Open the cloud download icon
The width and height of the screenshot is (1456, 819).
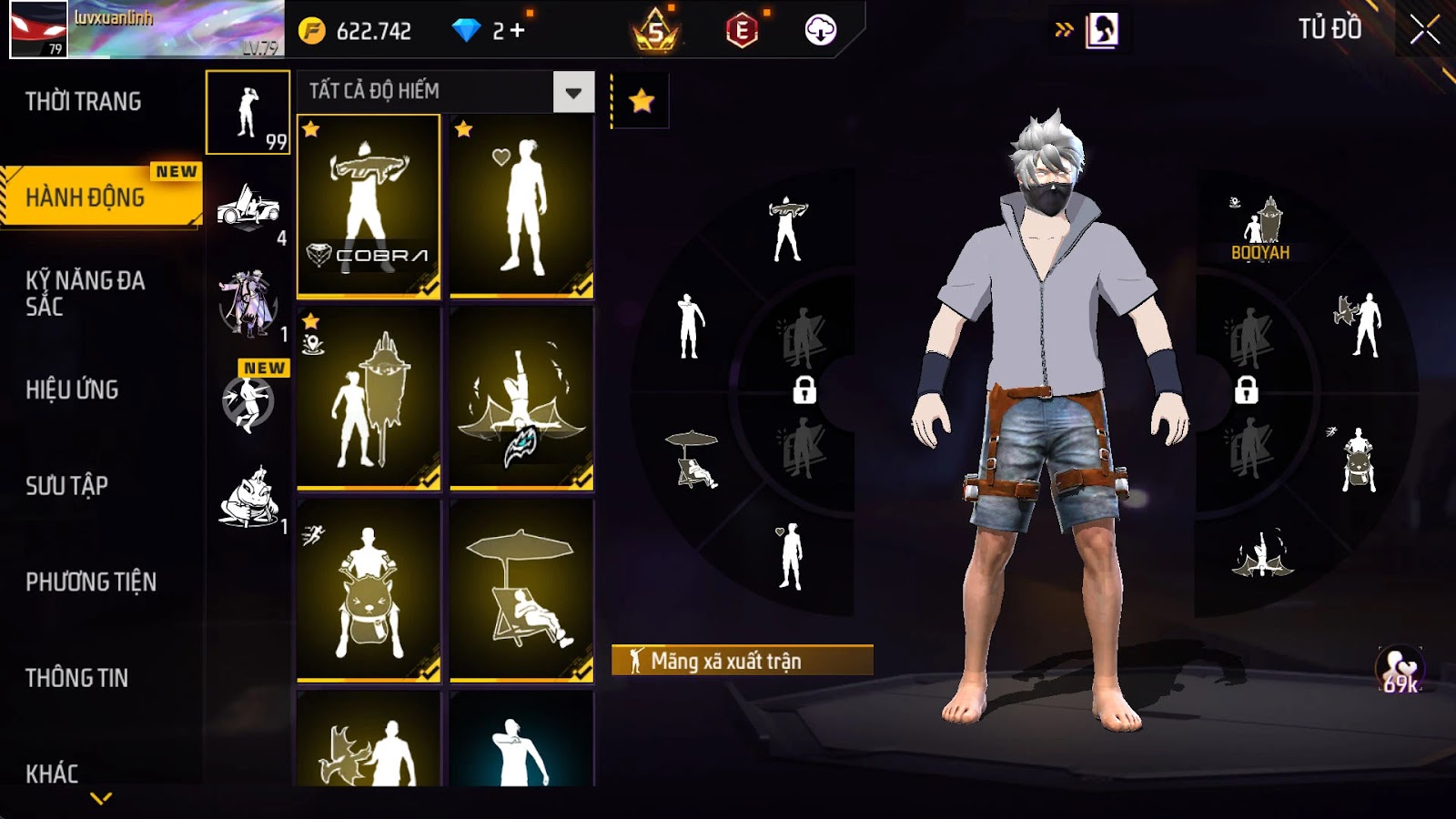coord(820,31)
